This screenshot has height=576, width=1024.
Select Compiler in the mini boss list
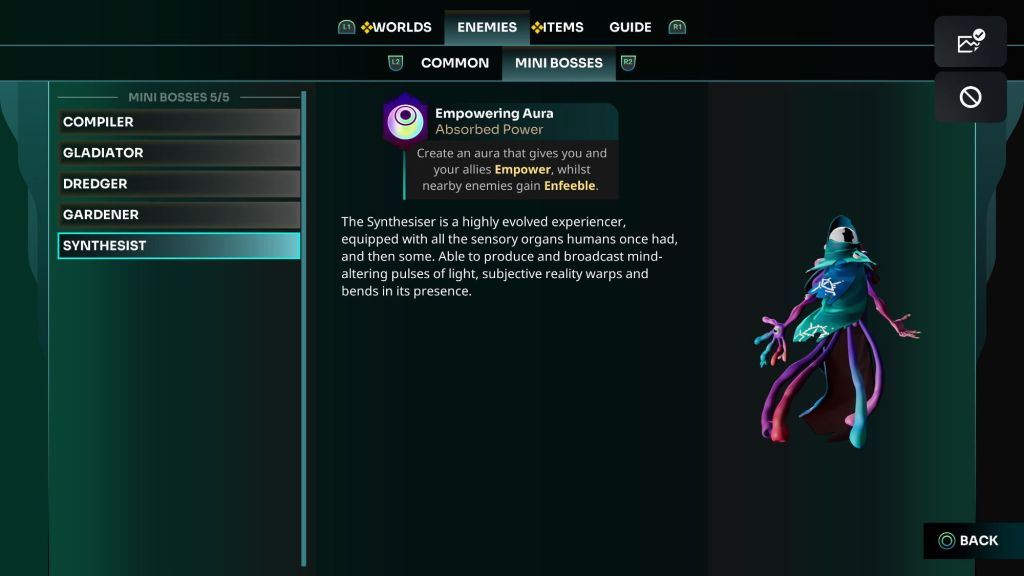click(179, 122)
